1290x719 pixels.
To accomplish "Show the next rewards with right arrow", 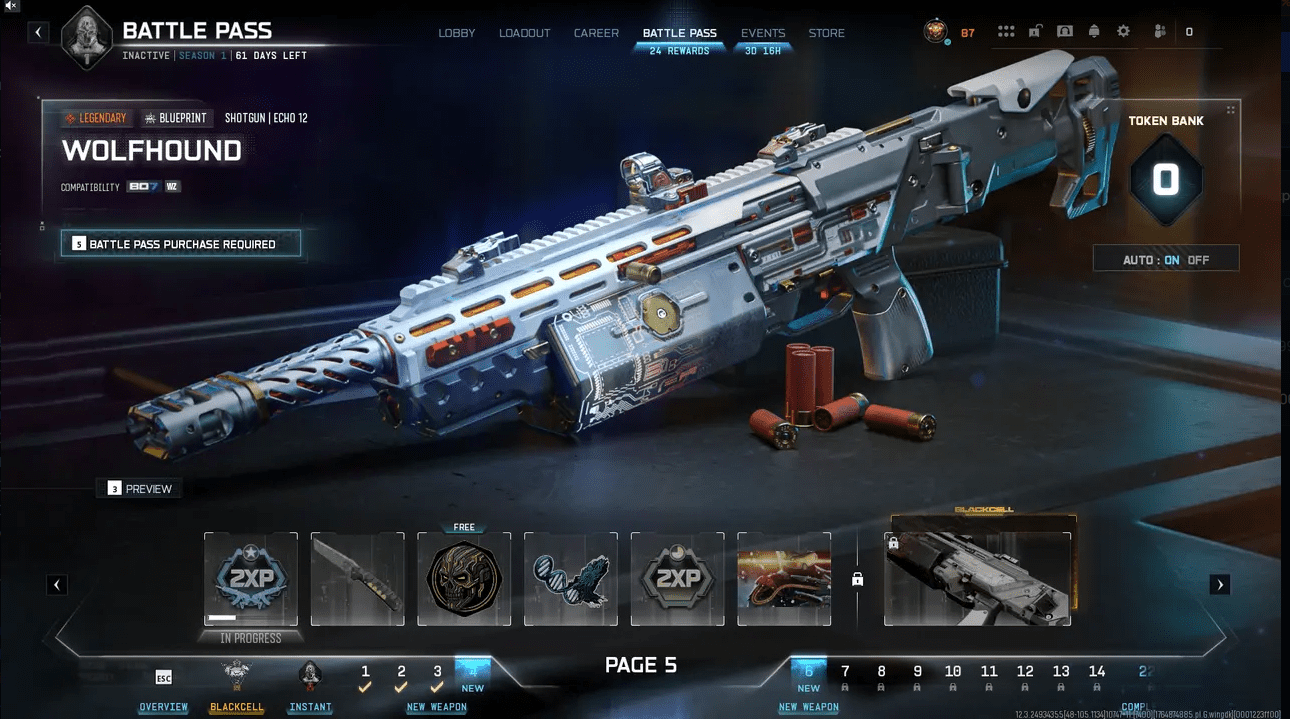I will pyautogui.click(x=1219, y=585).
